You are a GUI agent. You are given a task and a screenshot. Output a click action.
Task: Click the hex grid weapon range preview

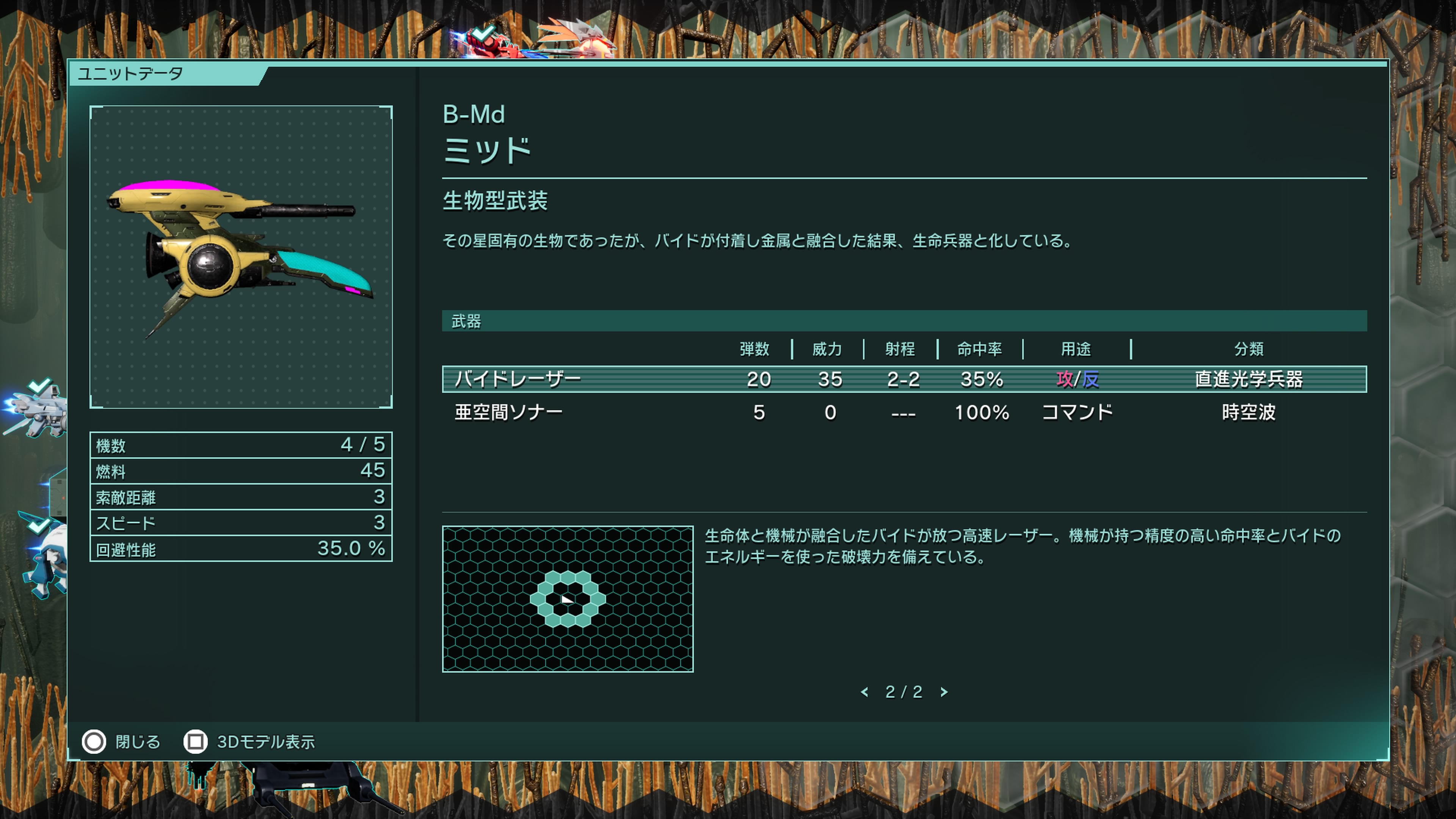coord(568,599)
